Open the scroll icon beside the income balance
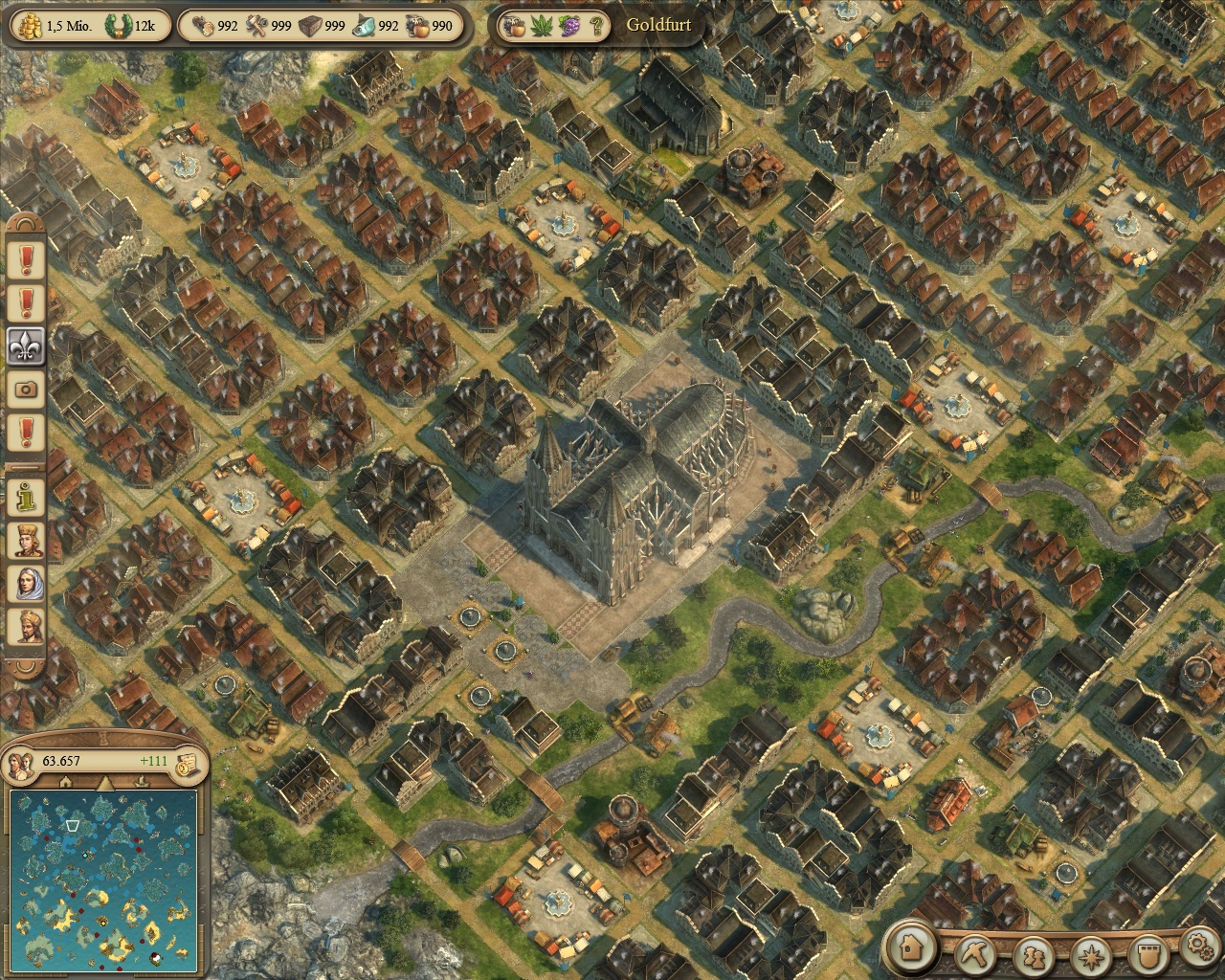 click(189, 762)
